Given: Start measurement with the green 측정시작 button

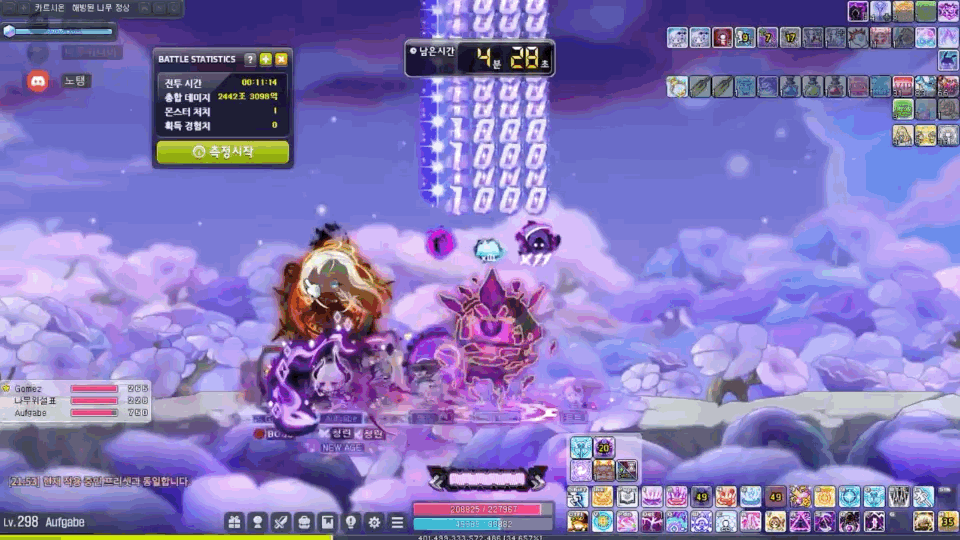Looking at the screenshot, I should click(x=223, y=152).
